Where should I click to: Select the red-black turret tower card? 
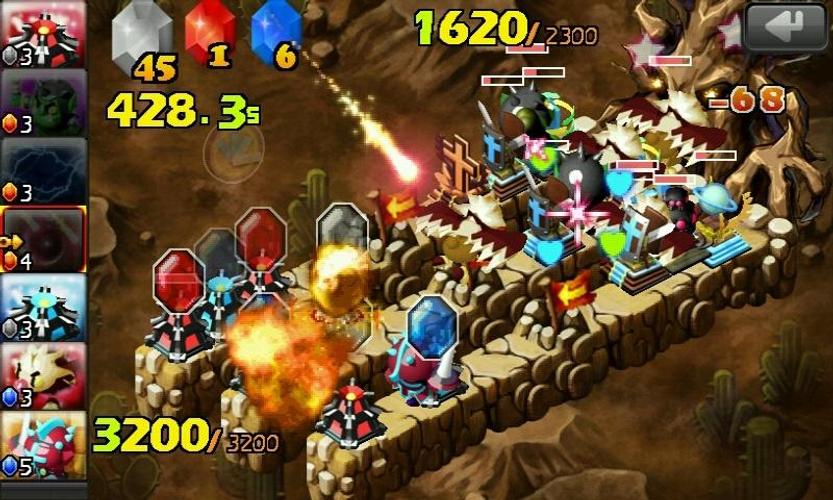pyautogui.click(x=43, y=32)
